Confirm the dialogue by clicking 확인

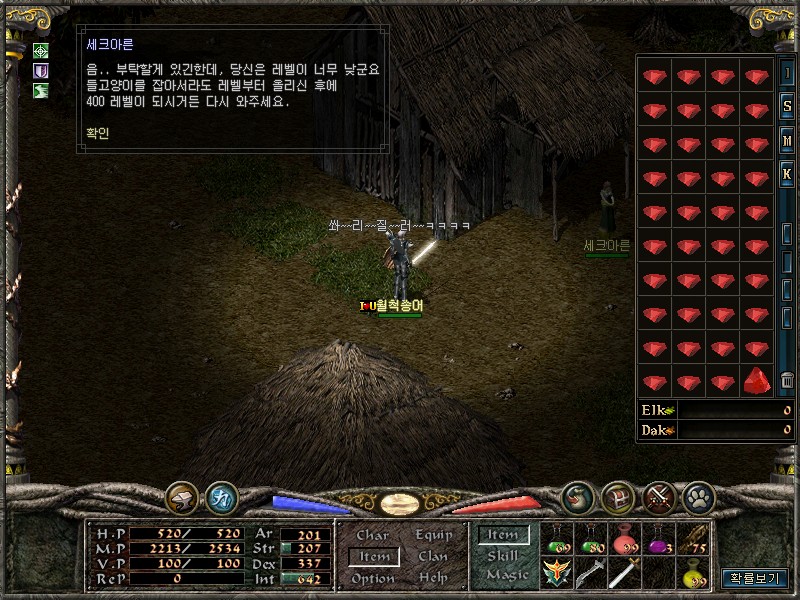98,132
